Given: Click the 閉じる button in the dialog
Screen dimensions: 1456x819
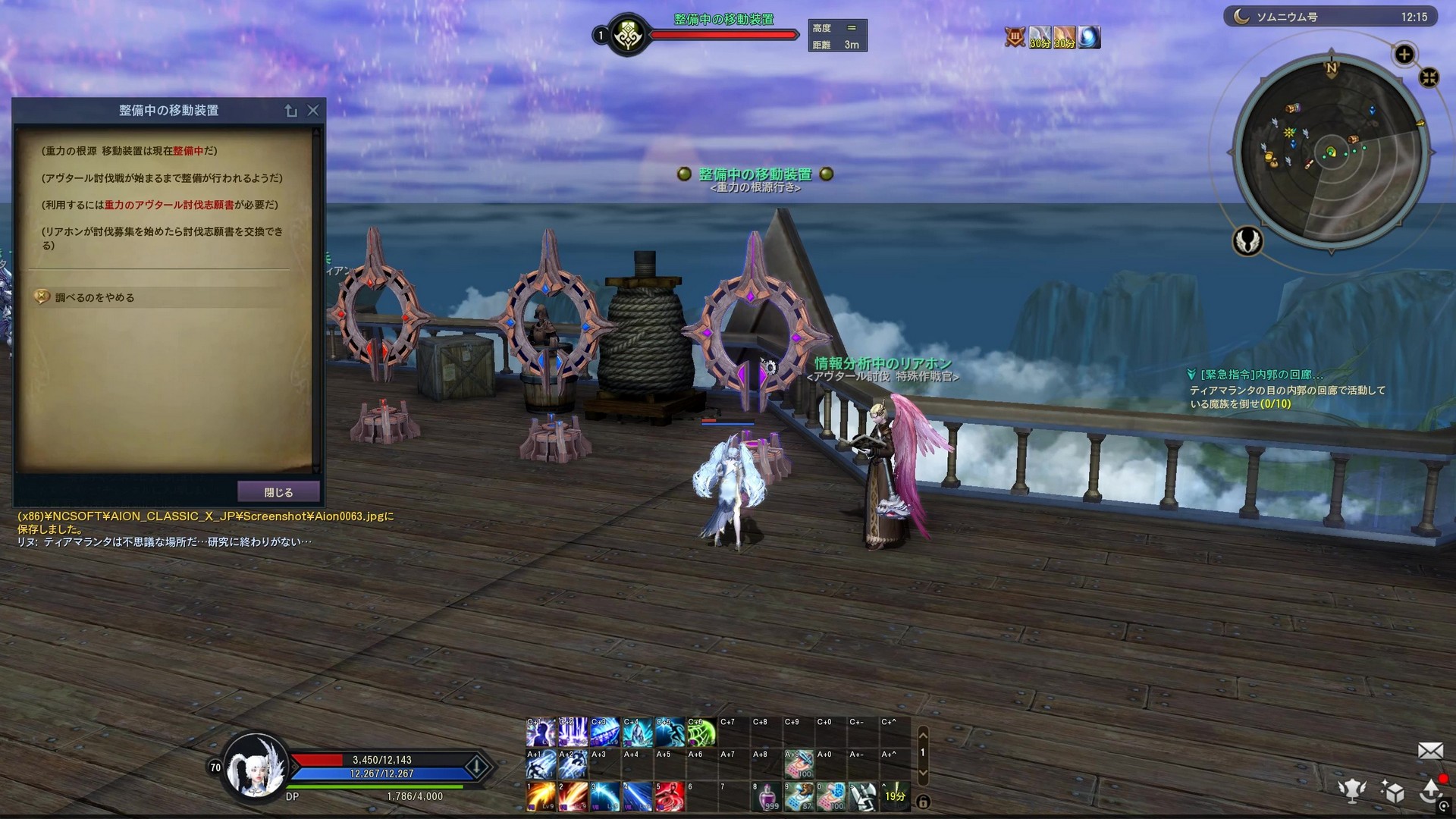Looking at the screenshot, I should tap(278, 492).
